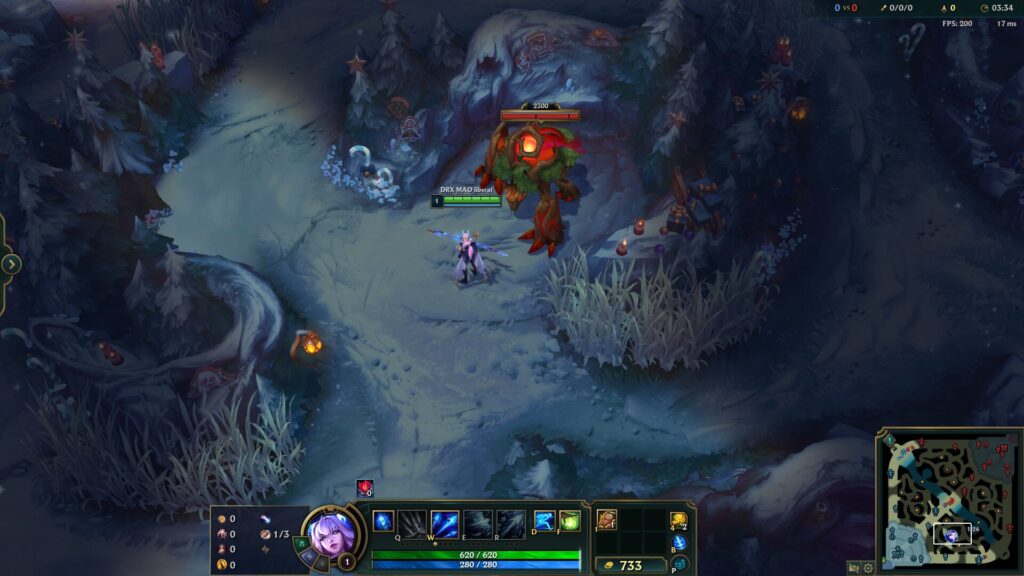Viewport: 1024px width, 576px height.
Task: Use the yellow trinket ward slot
Action: coord(678,520)
